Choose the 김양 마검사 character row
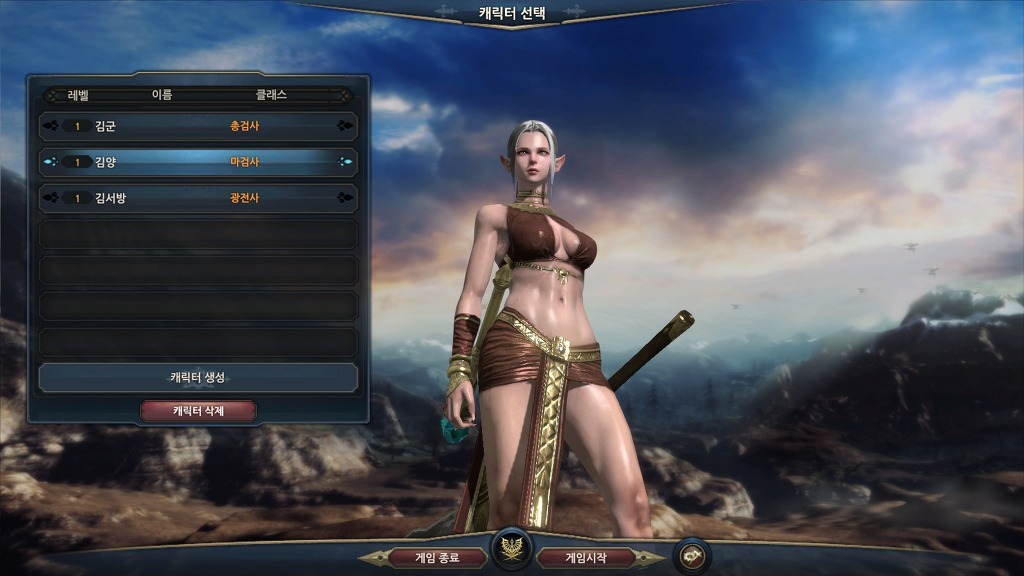This screenshot has height=576, width=1024. coord(198,162)
